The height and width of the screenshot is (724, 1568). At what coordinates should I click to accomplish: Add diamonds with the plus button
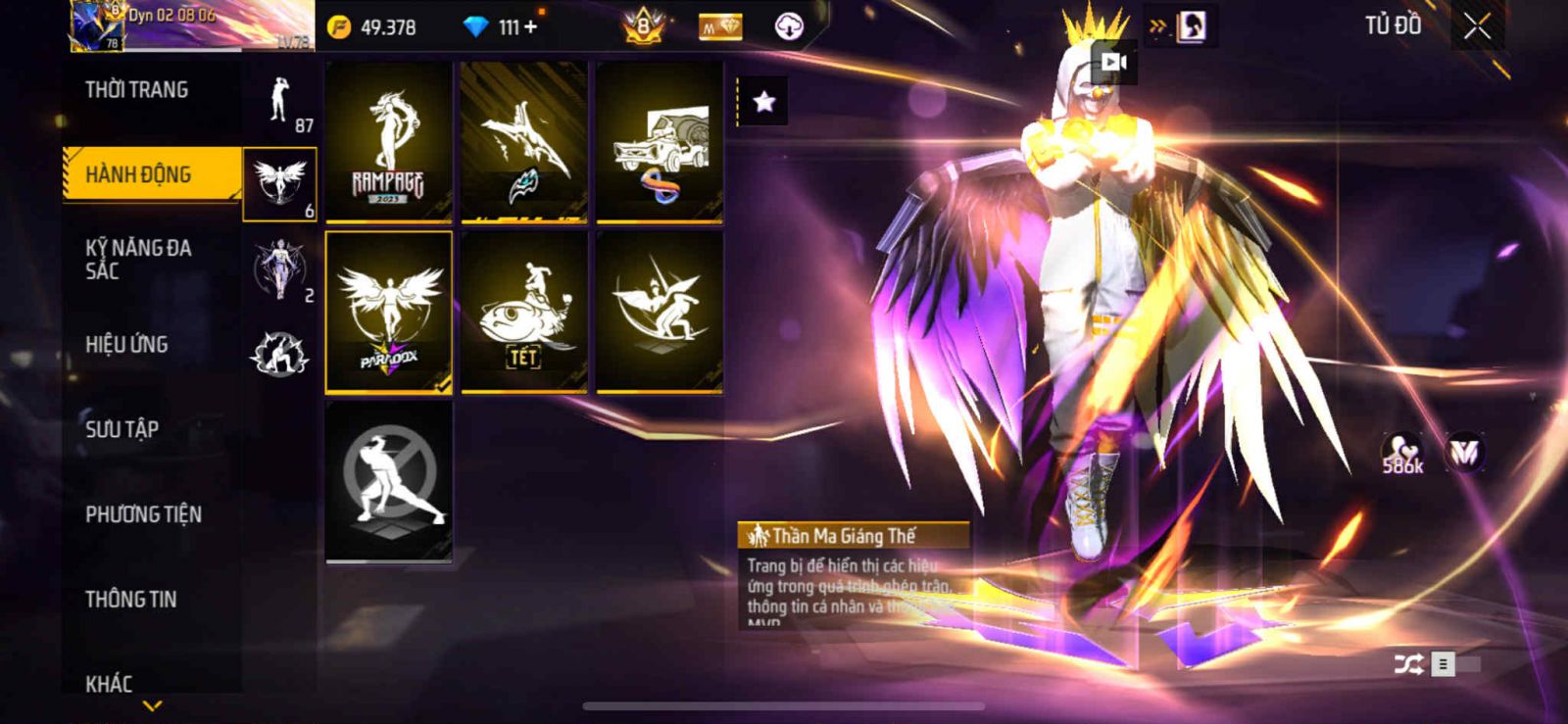(x=531, y=26)
